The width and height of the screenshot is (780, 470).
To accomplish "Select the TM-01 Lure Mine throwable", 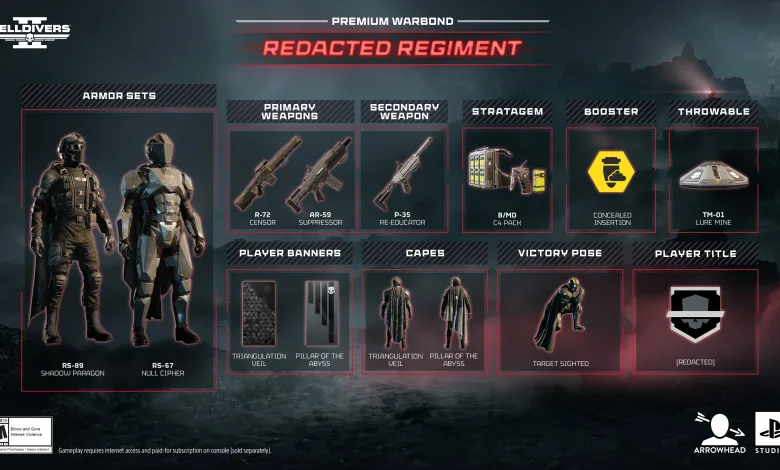I will (x=713, y=174).
